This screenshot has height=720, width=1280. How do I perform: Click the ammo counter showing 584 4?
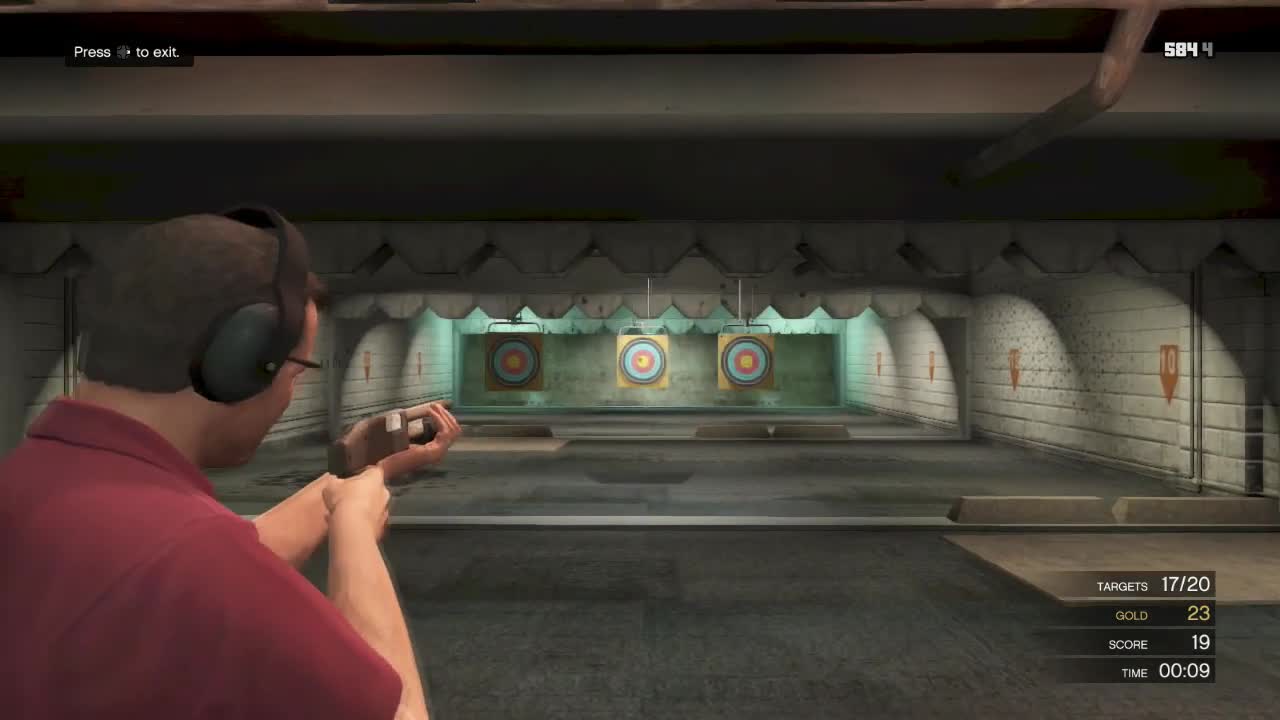coord(1191,48)
